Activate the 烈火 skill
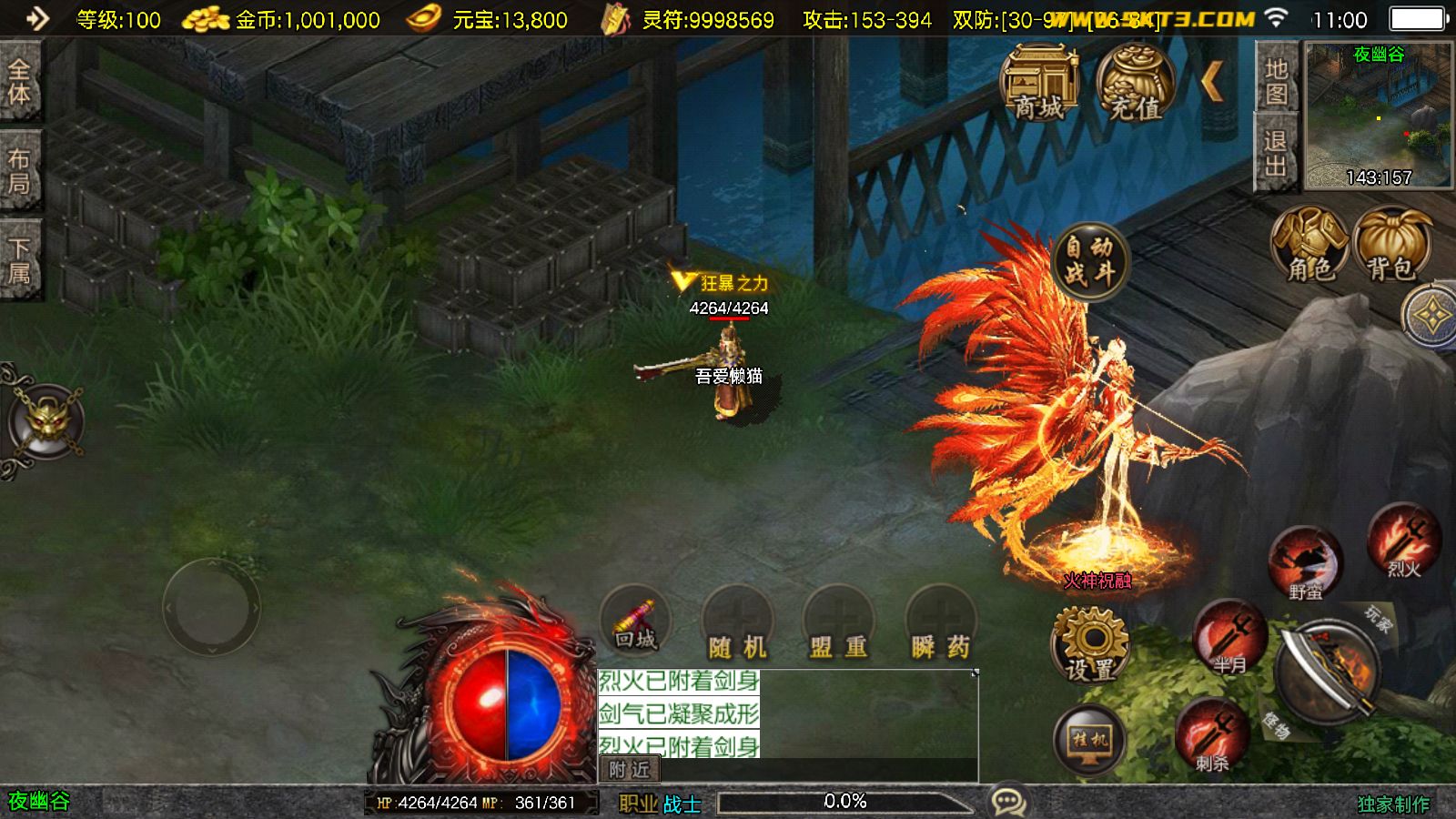The height and width of the screenshot is (819, 1456). [x=1403, y=541]
